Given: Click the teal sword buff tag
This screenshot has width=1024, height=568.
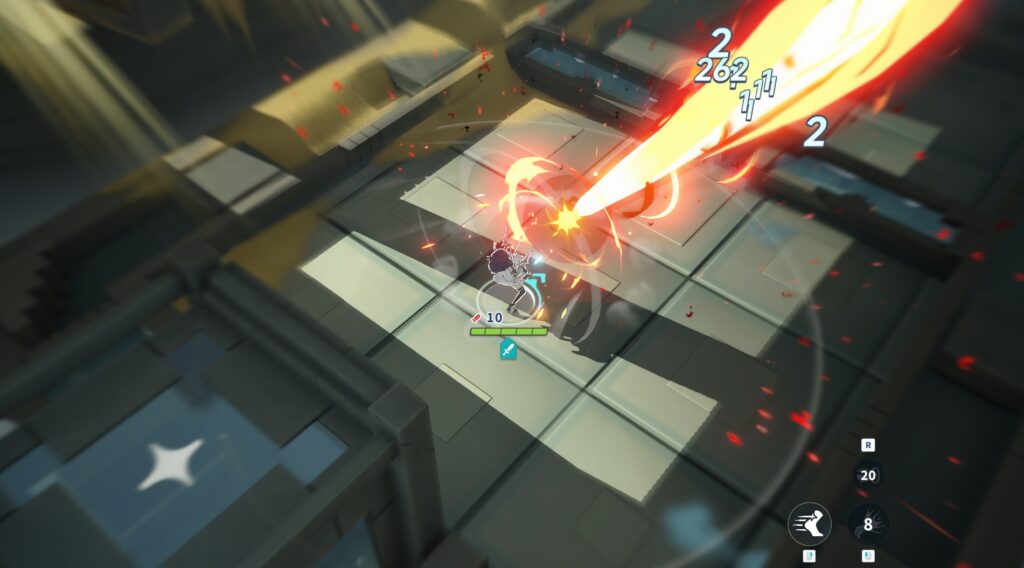Looking at the screenshot, I should pos(508,349).
